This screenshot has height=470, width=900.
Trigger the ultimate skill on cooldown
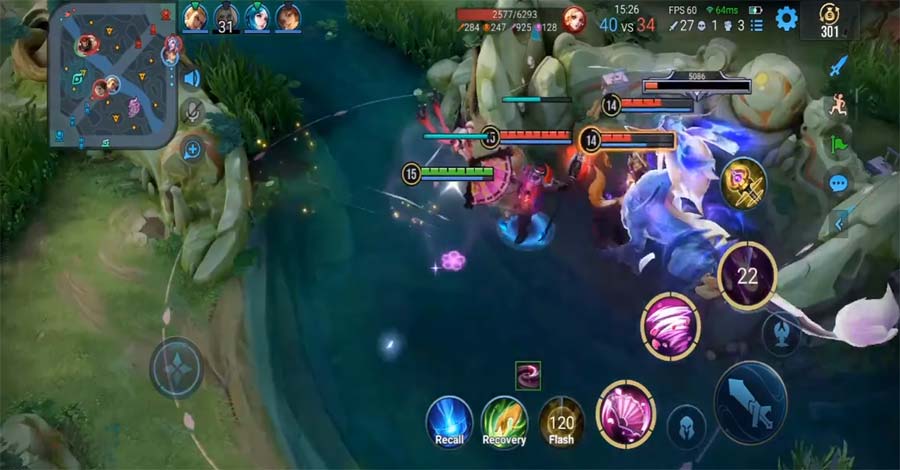pyautogui.click(x=747, y=275)
